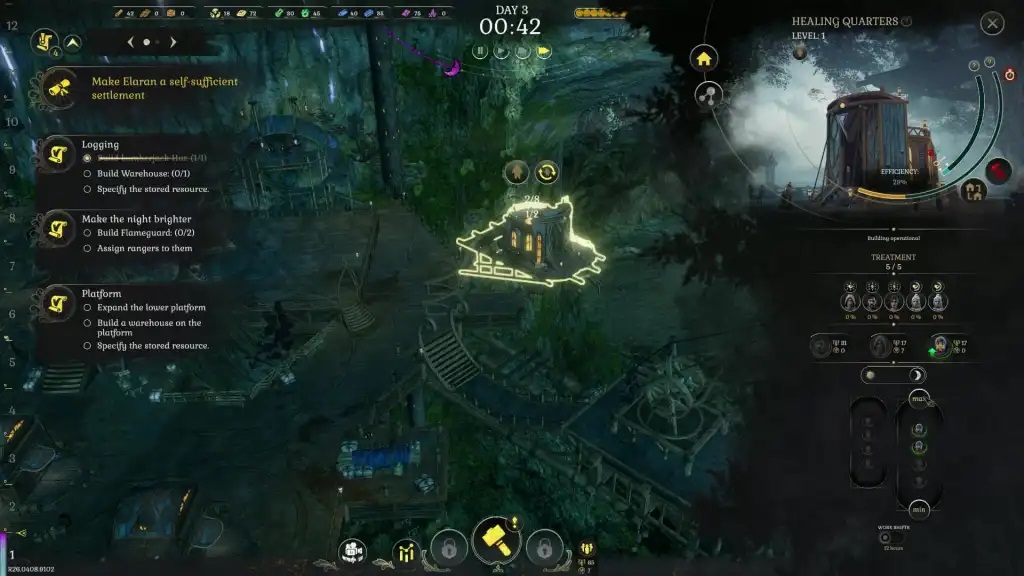This screenshot has width=1024, height=576.
Task: Pause the game speed
Action: (x=480, y=51)
